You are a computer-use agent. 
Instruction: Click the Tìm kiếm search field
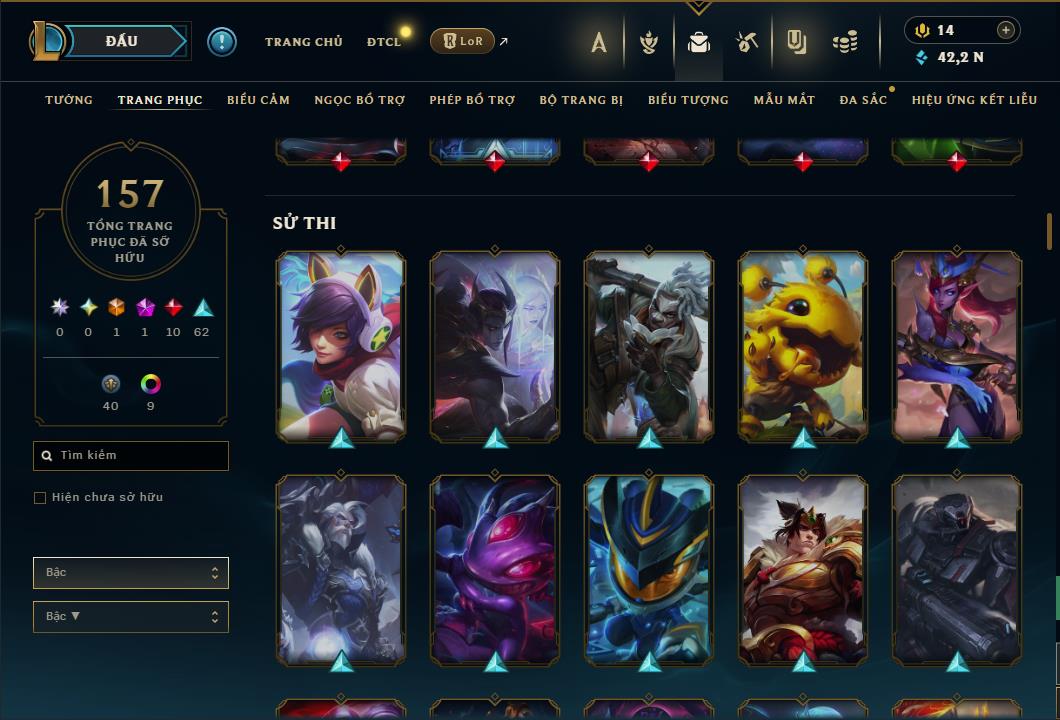point(131,456)
